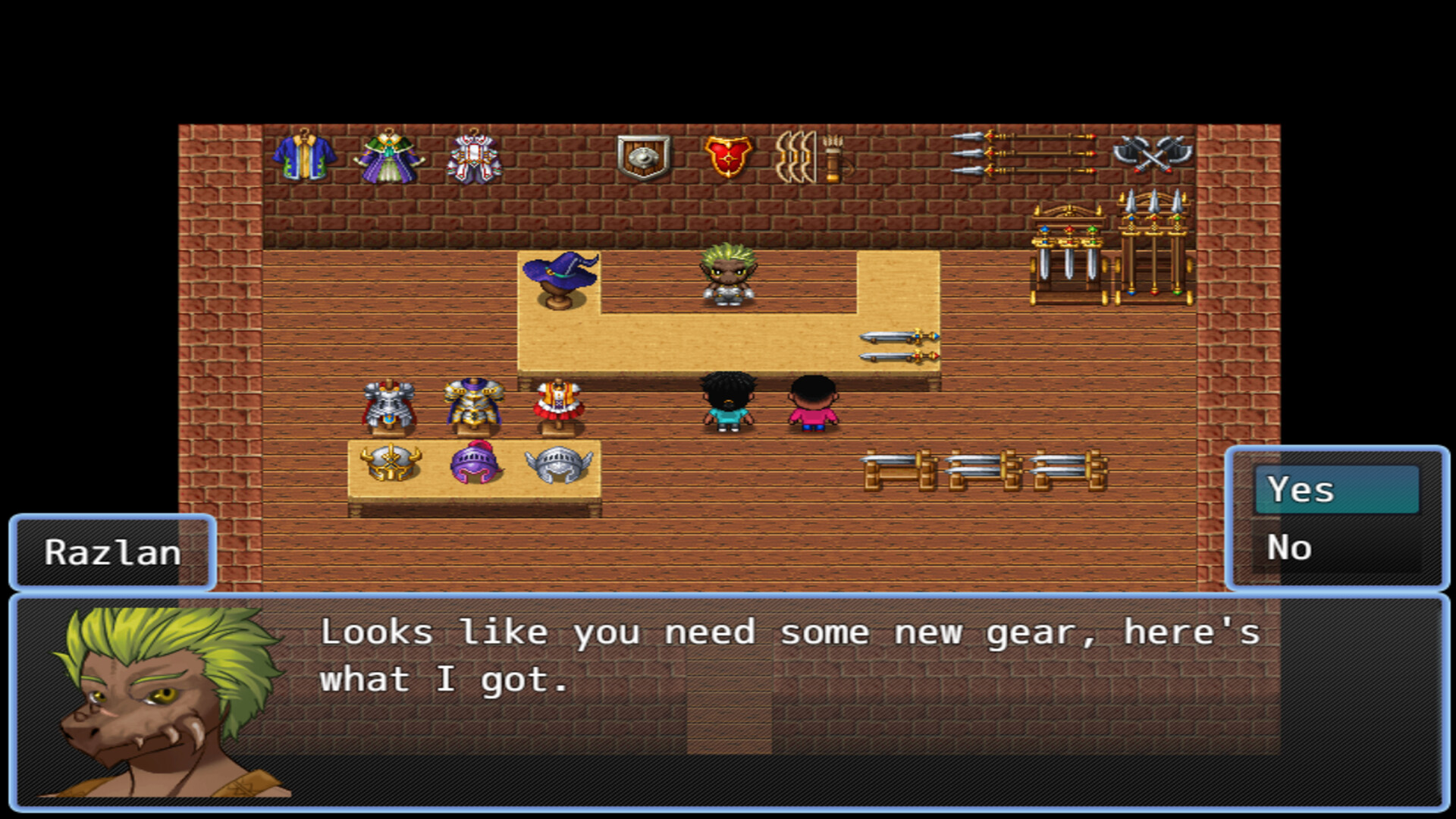The width and height of the screenshot is (1456, 819).
Task: Select the Razlan nameplate box
Action: [112, 552]
